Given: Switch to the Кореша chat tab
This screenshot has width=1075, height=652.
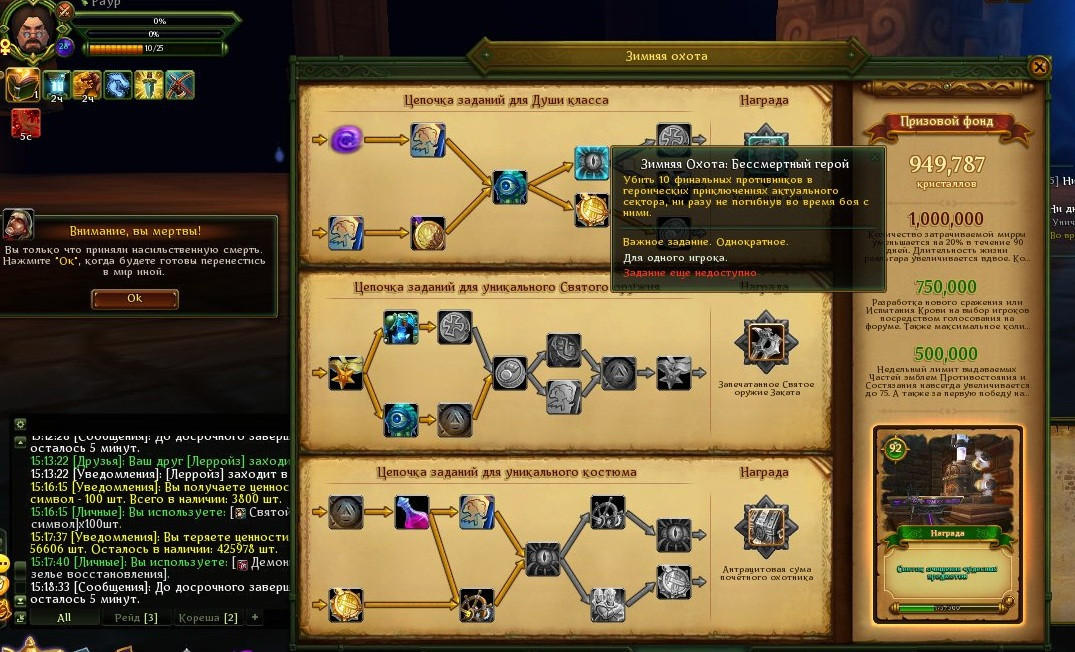Looking at the screenshot, I should click(x=207, y=618).
